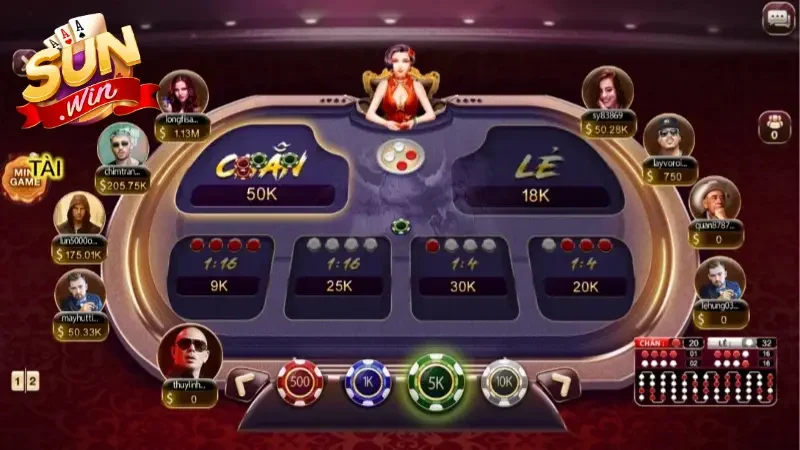The image size is (800, 450).
Task: Bet on three red one white 1:4
Action: [576, 270]
